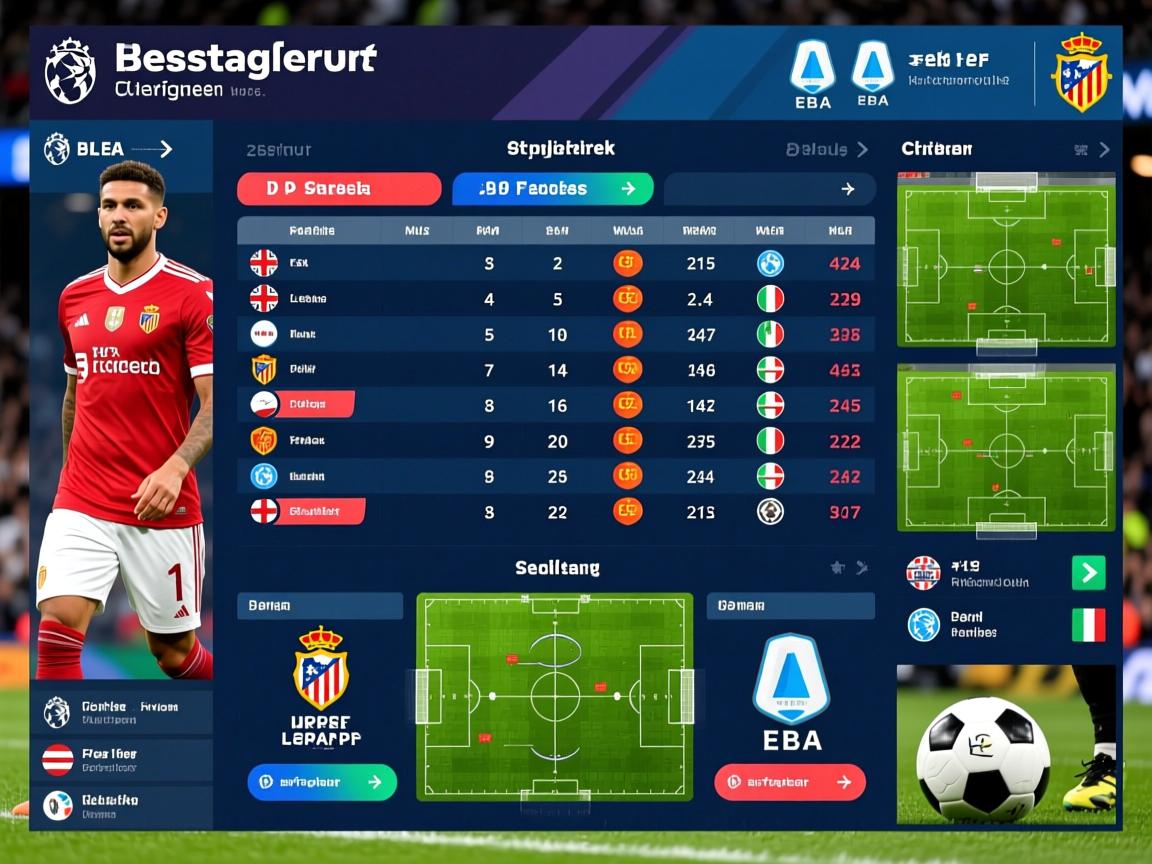This screenshot has height=864, width=1152.
Task: Select the blue-green ".90 Feoctes" button
Action: (x=552, y=189)
